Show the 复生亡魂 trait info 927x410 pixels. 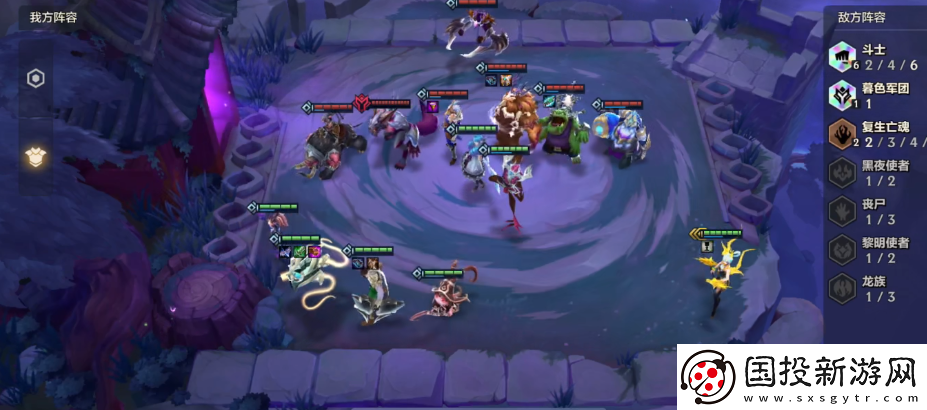click(x=874, y=133)
